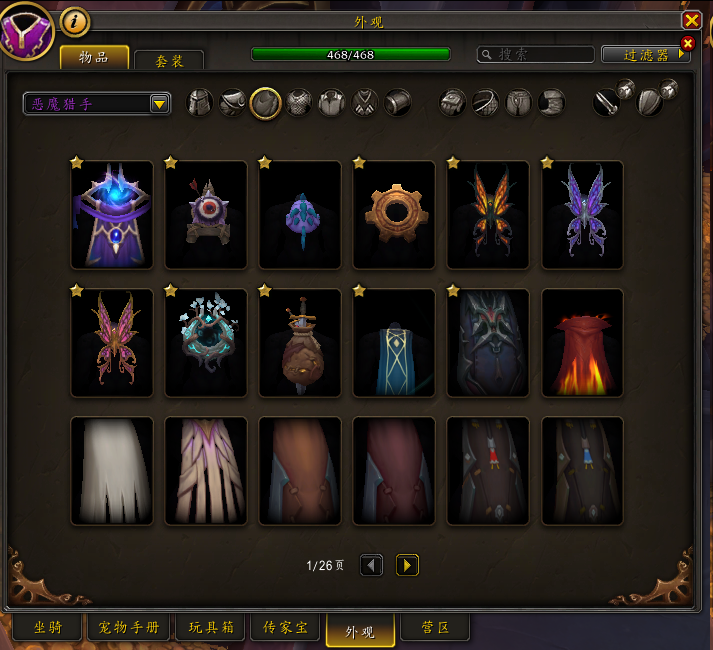
Task: Select the bronze gear cog back appearance
Action: [394, 214]
